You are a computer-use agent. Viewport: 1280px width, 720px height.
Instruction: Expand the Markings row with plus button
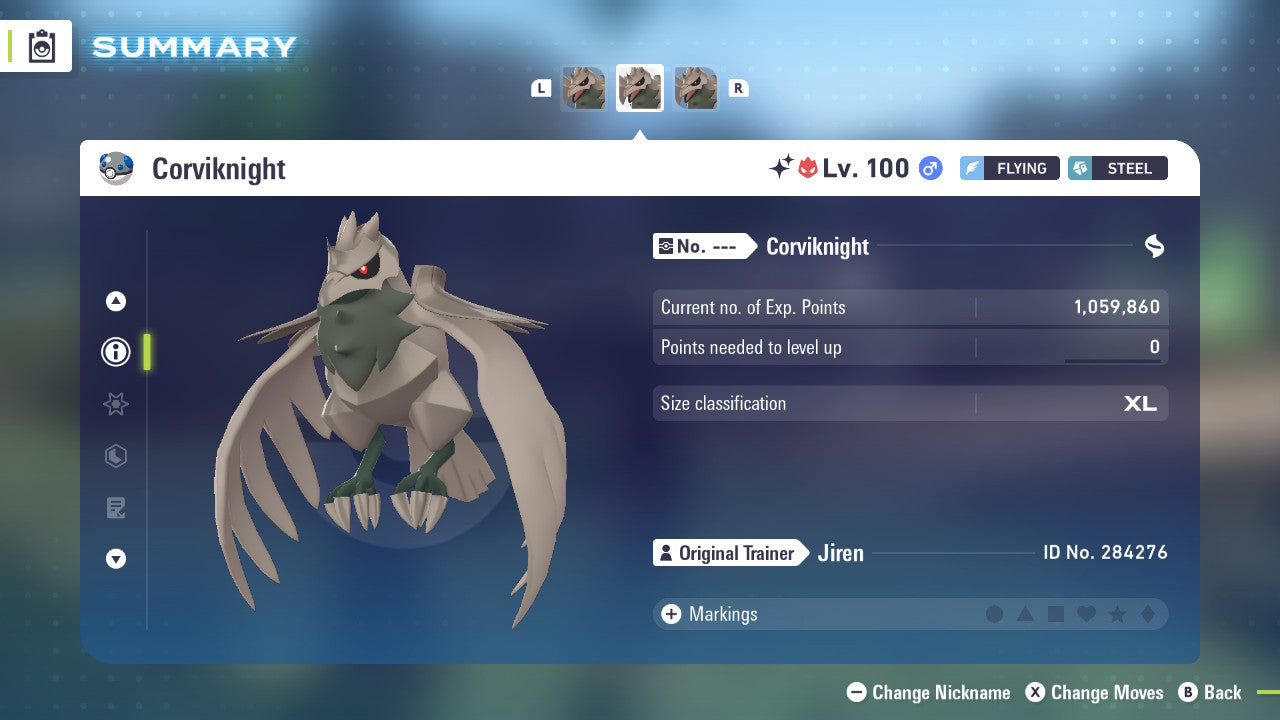click(x=669, y=614)
